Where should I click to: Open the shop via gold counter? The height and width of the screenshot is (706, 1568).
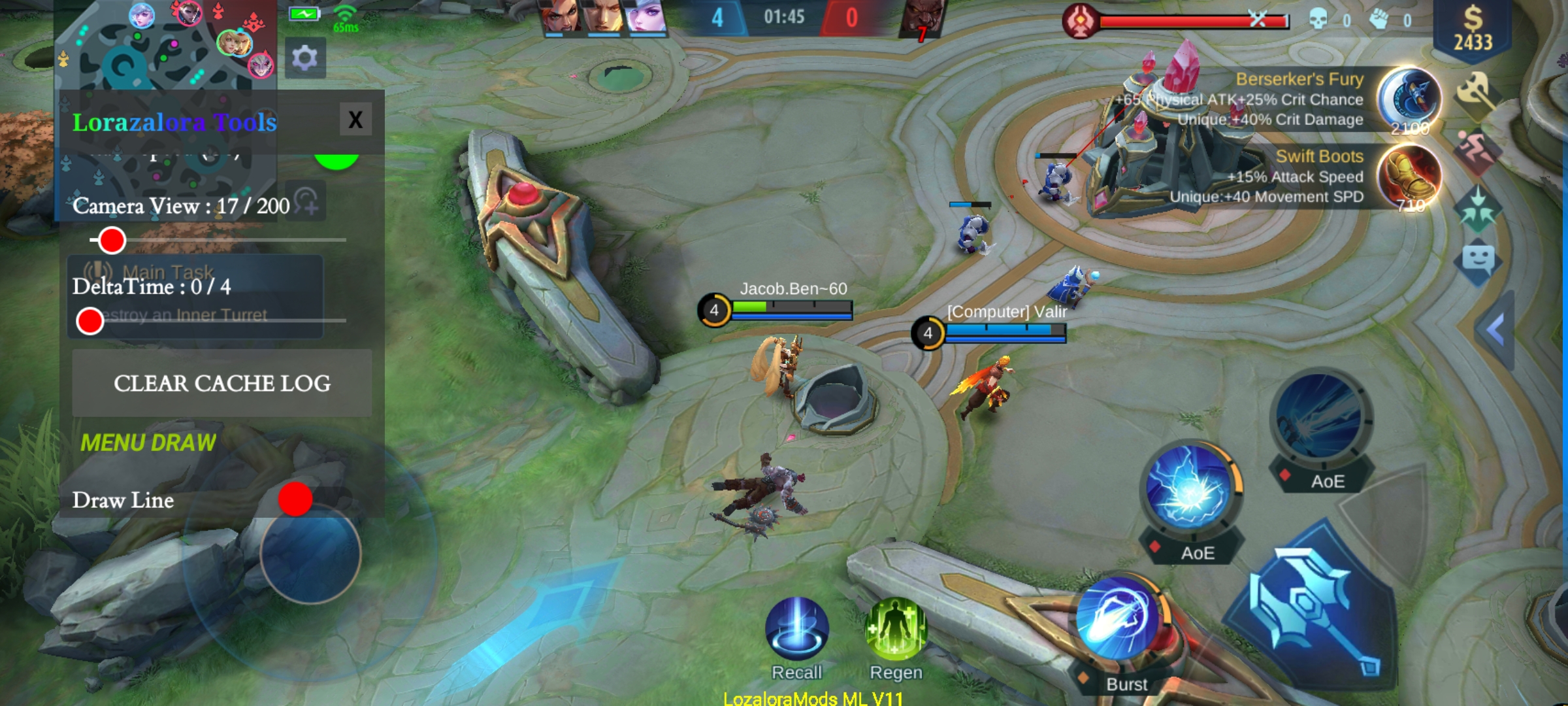pos(1473,29)
